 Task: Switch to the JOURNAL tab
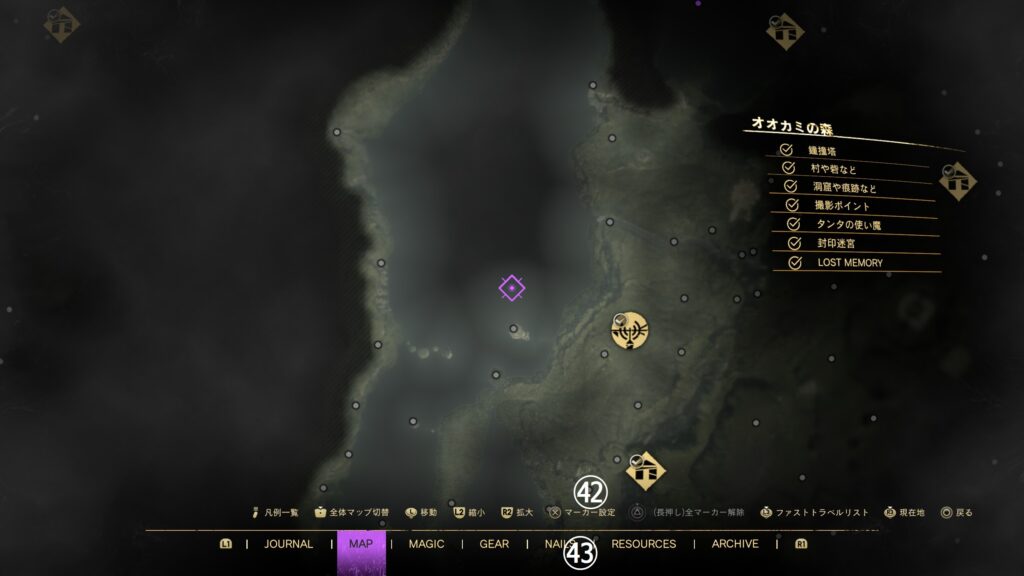click(x=288, y=544)
